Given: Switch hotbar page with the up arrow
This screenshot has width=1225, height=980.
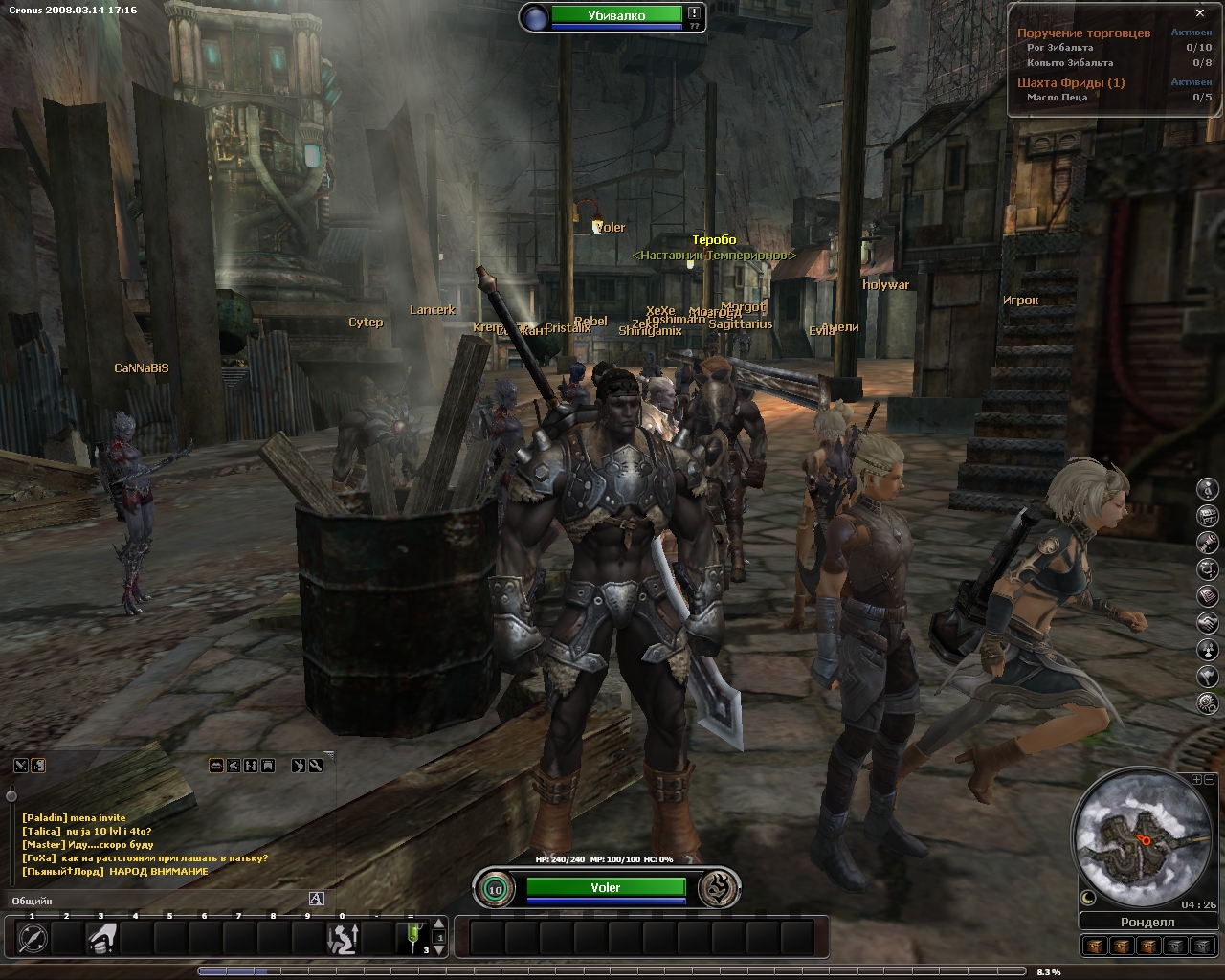Looking at the screenshot, I should [439, 924].
